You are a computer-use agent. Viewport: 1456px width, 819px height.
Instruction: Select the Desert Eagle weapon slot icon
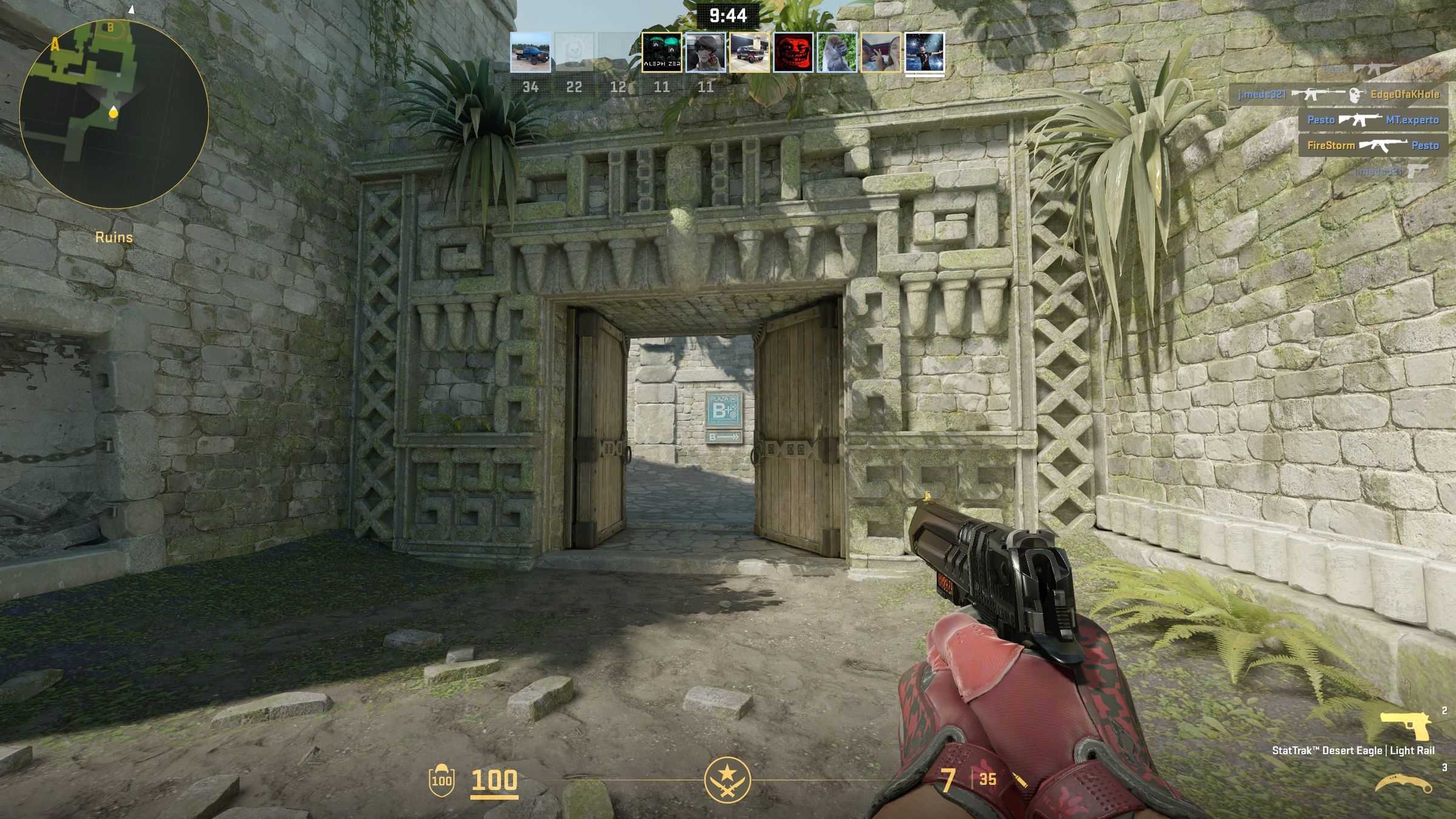click(1405, 726)
